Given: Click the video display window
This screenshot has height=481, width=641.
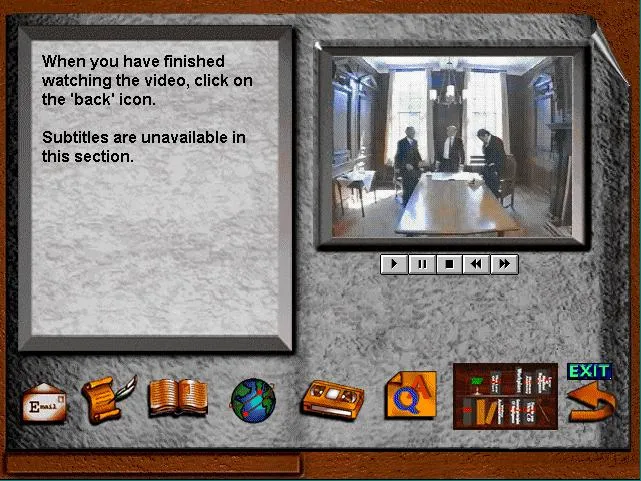Looking at the screenshot, I should click(x=452, y=146).
